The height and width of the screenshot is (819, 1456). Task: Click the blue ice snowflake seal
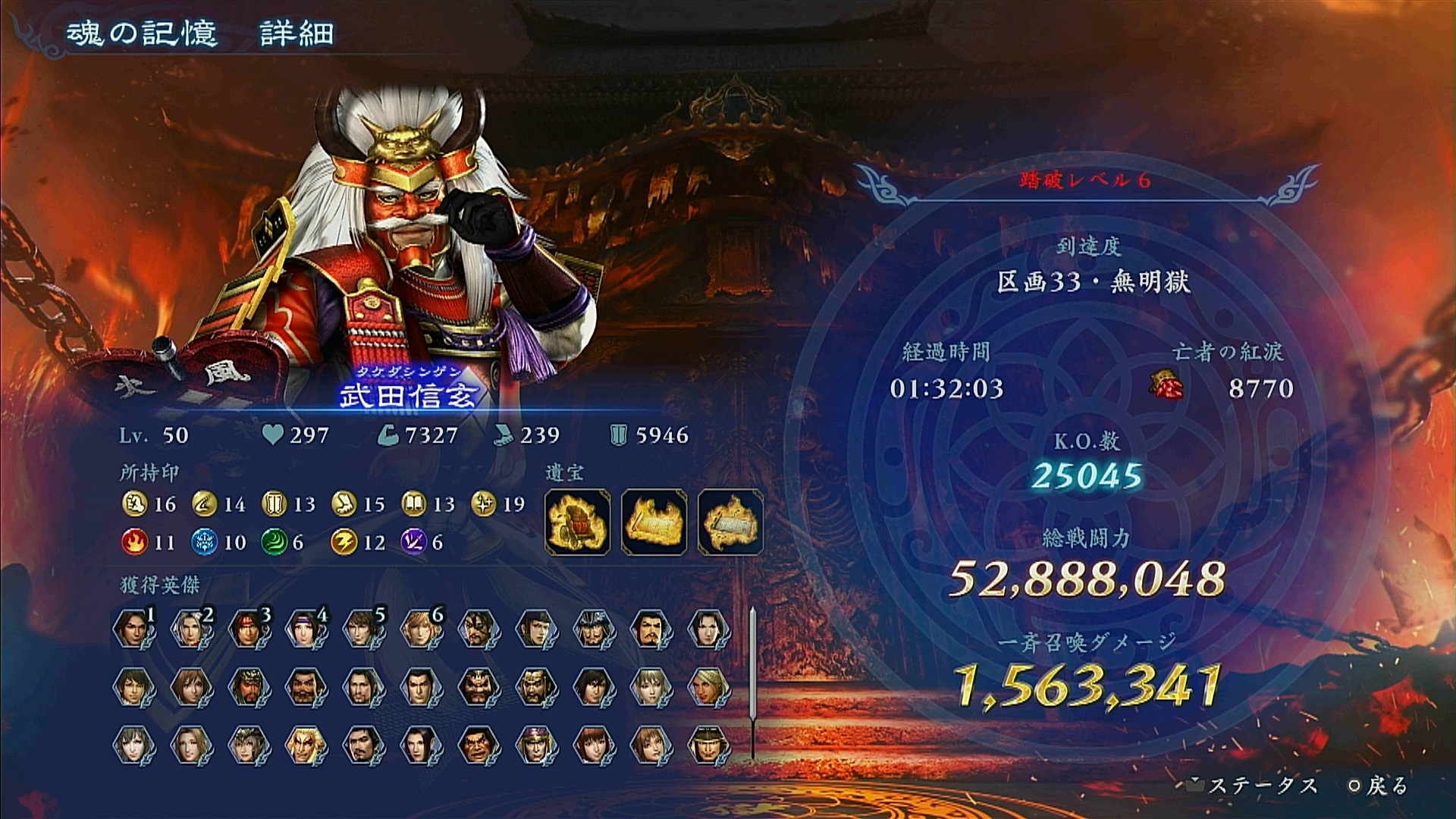pos(204,542)
